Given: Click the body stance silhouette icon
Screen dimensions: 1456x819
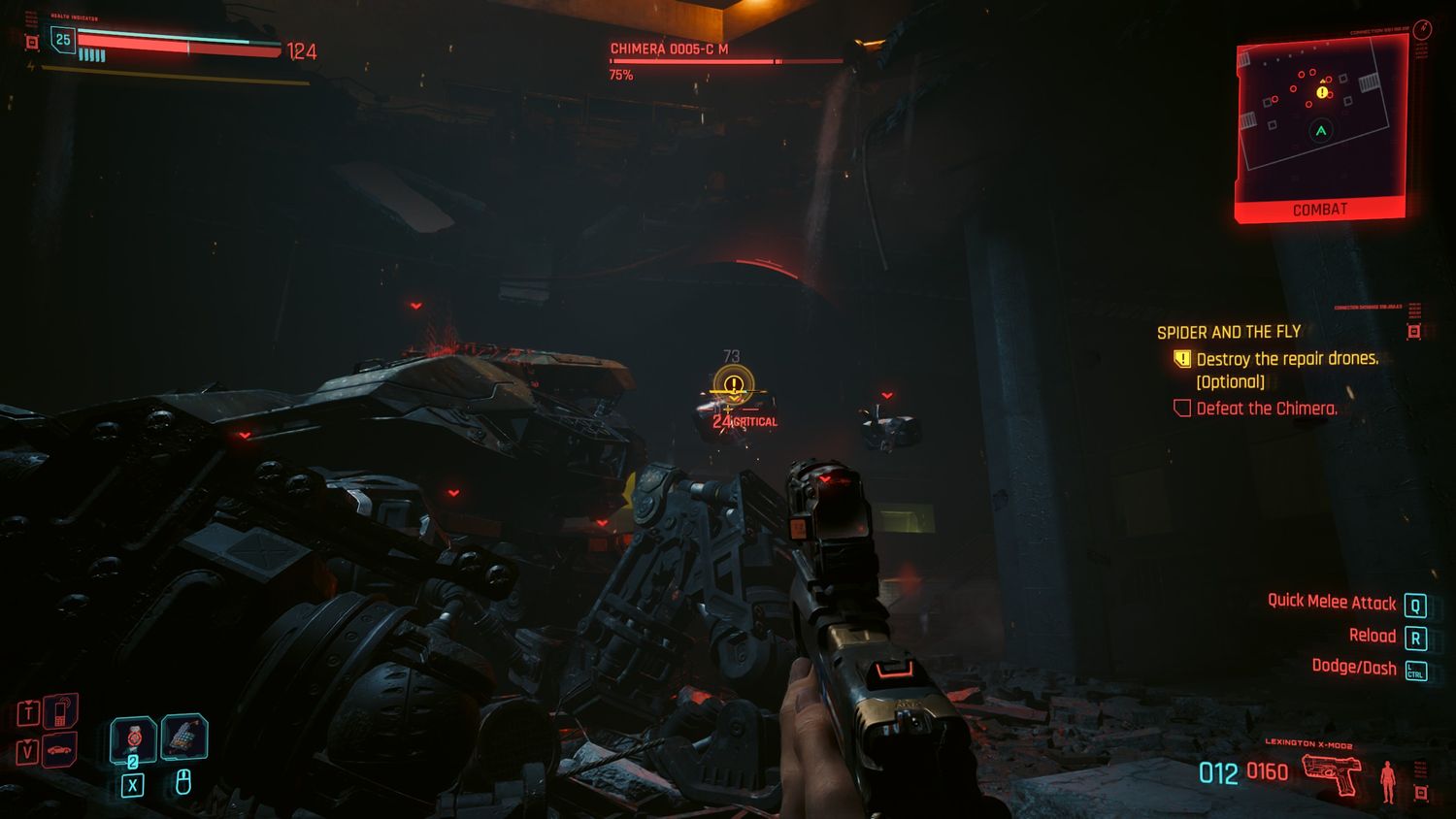Looking at the screenshot, I should 1388,781.
